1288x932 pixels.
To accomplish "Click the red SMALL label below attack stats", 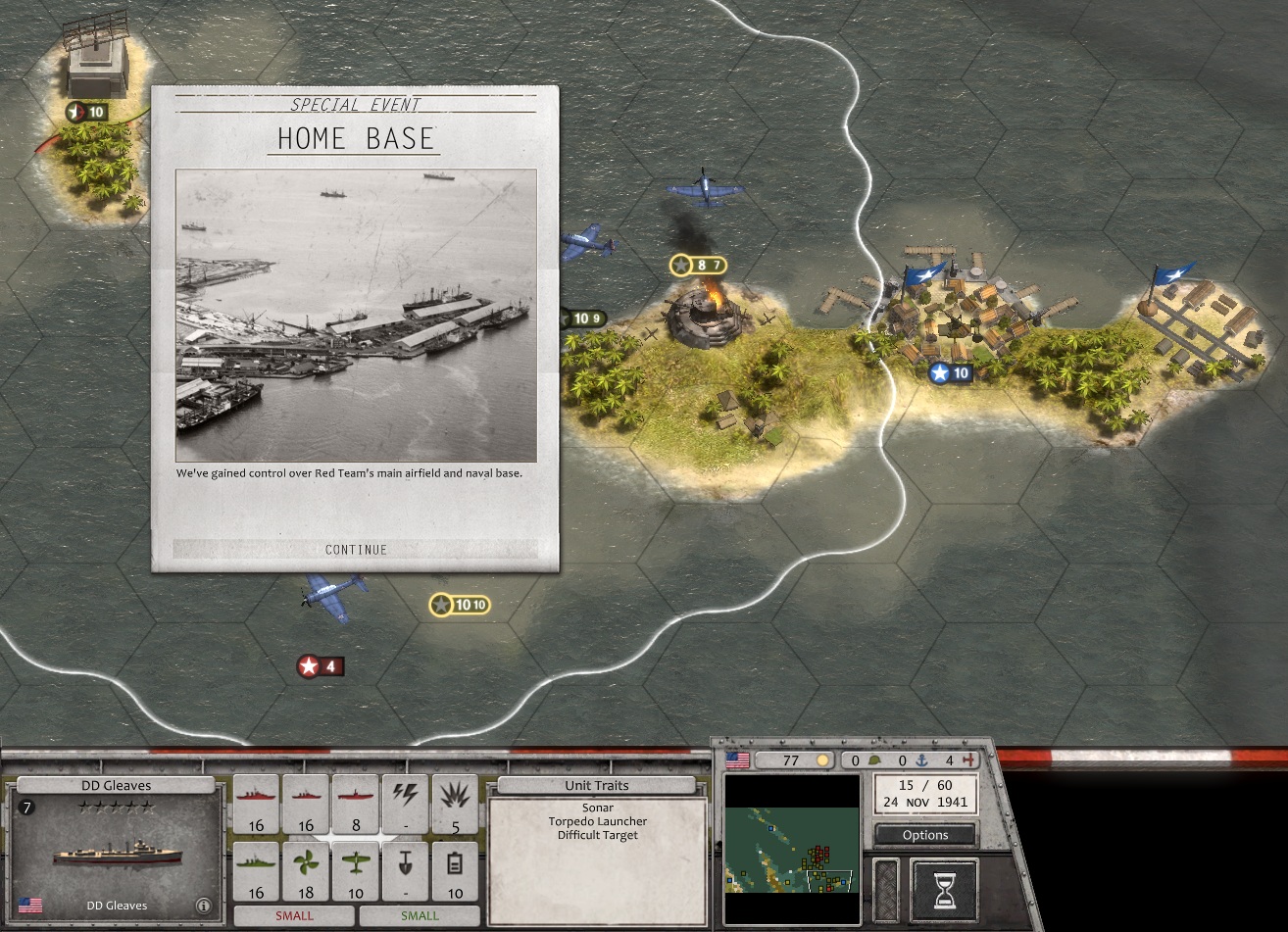I will 294,914.
